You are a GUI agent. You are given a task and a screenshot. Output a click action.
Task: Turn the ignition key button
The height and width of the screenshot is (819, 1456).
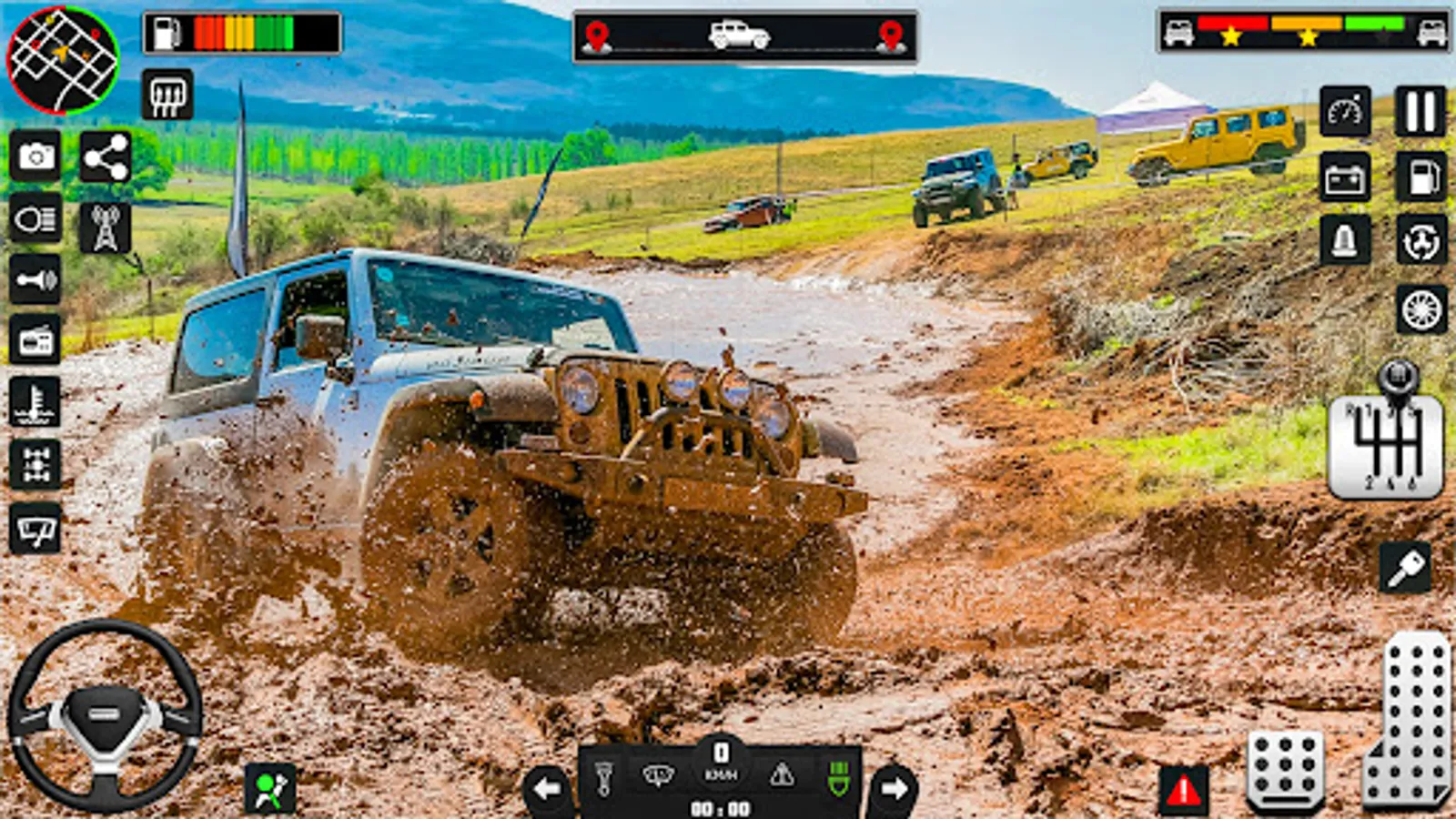point(1405,569)
